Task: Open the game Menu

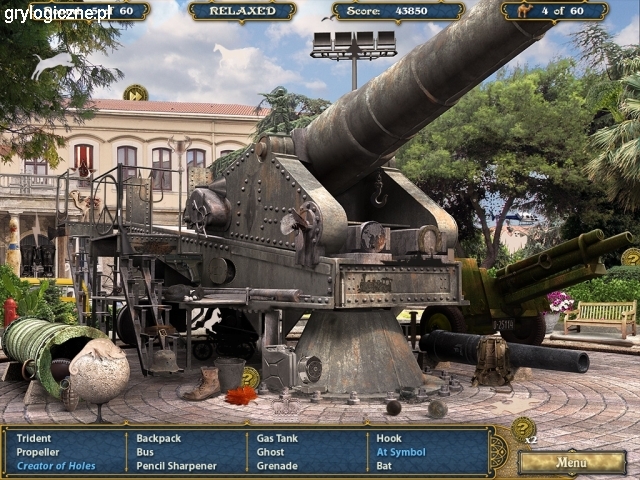Action: [x=572, y=463]
